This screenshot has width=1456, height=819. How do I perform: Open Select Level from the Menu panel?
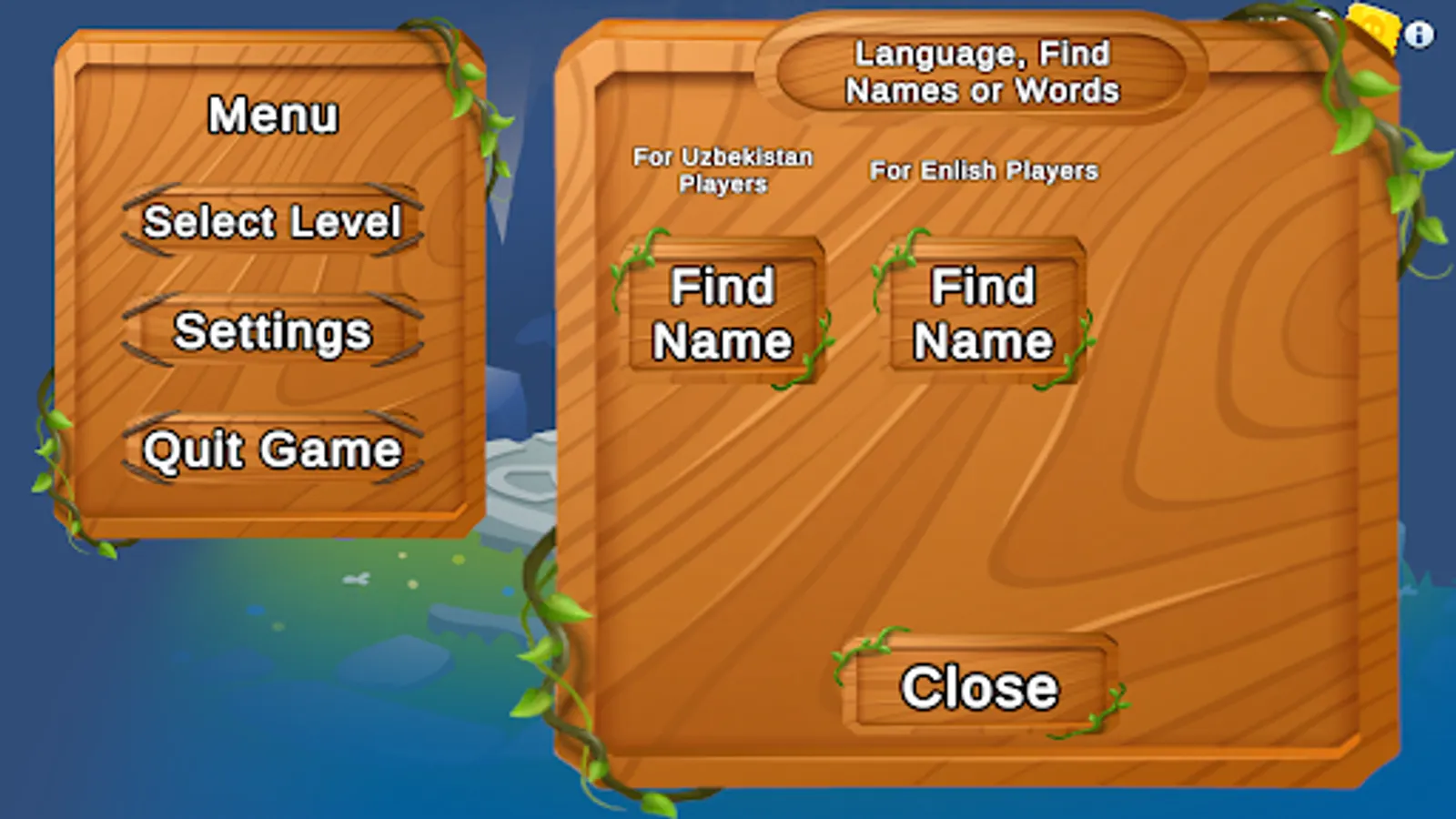tap(273, 221)
